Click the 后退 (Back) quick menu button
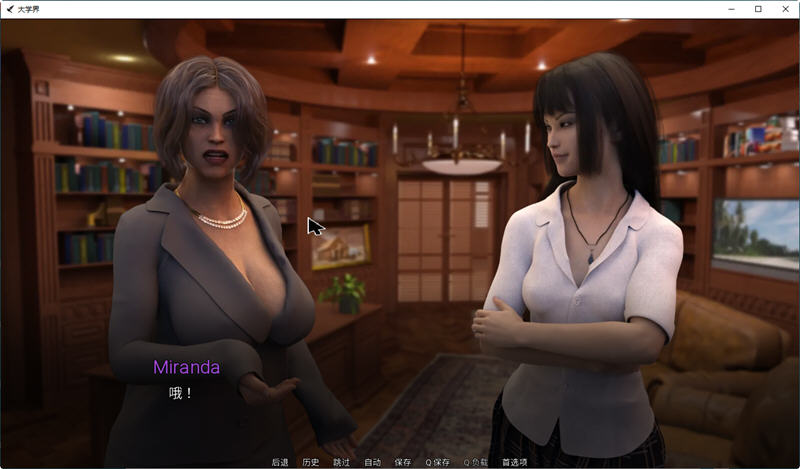This screenshot has width=800, height=469. pos(280,462)
